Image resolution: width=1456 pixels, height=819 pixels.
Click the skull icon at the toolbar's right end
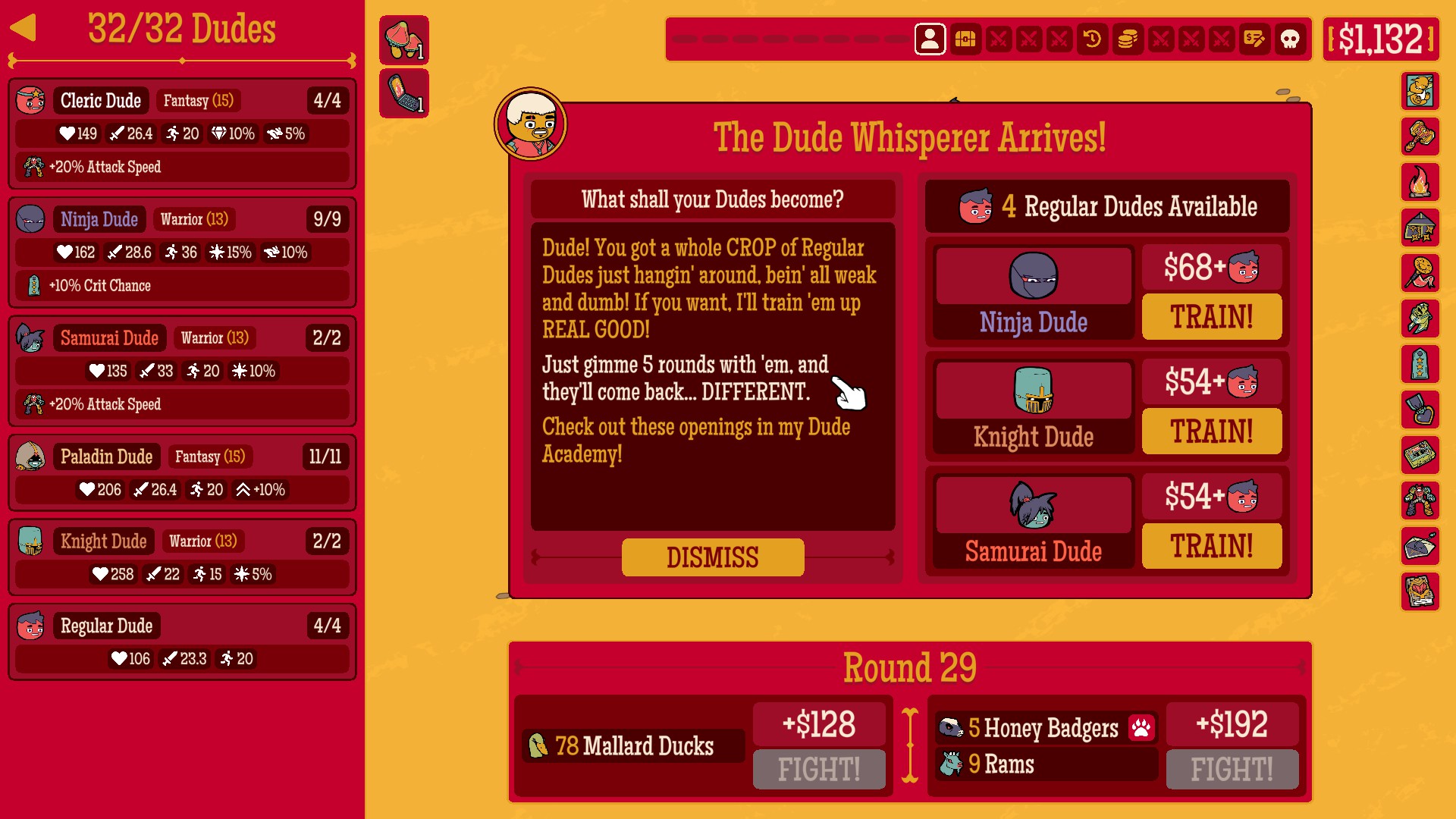[x=1291, y=39]
